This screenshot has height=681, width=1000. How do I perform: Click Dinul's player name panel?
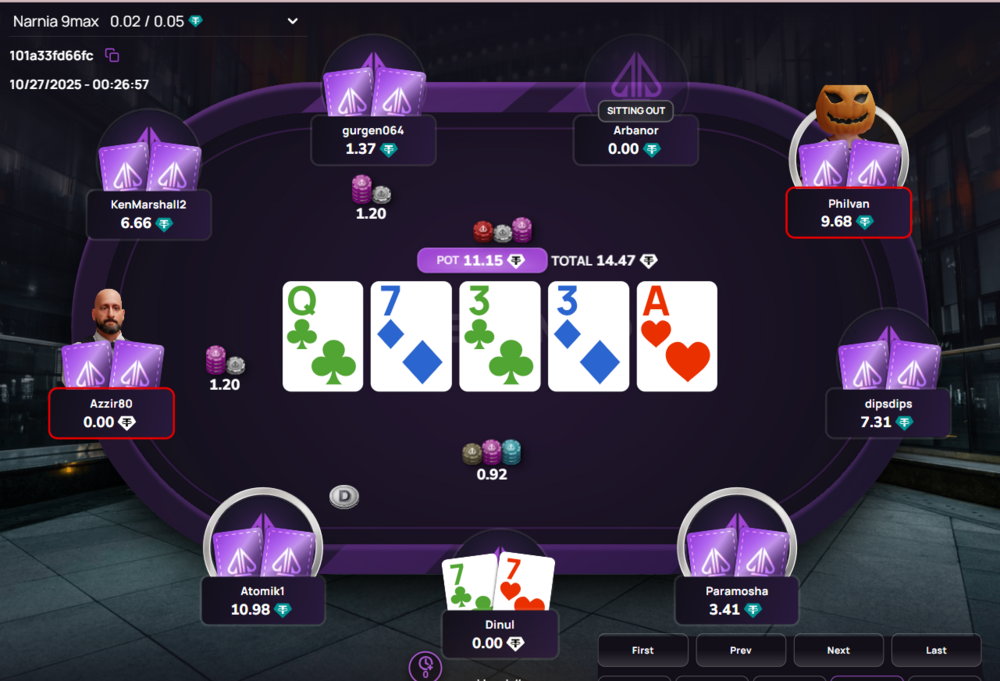[x=498, y=634]
